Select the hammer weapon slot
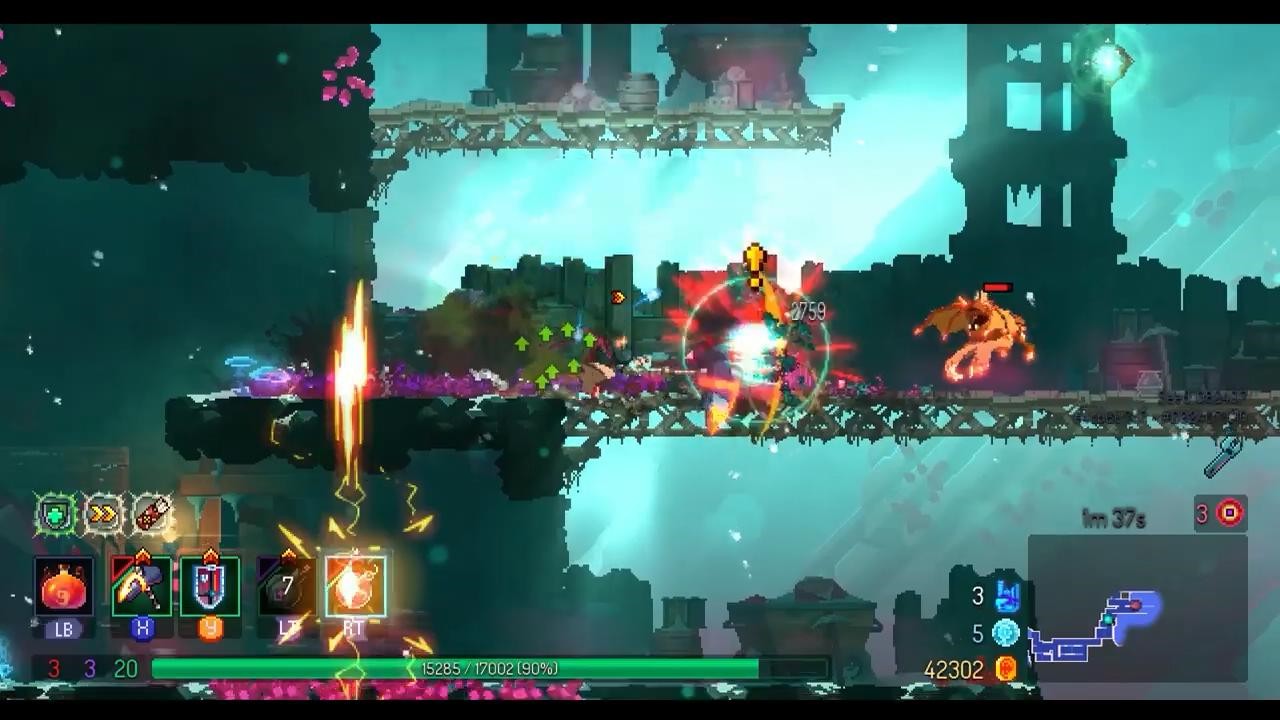Screen dimensions: 1280x720 141,587
